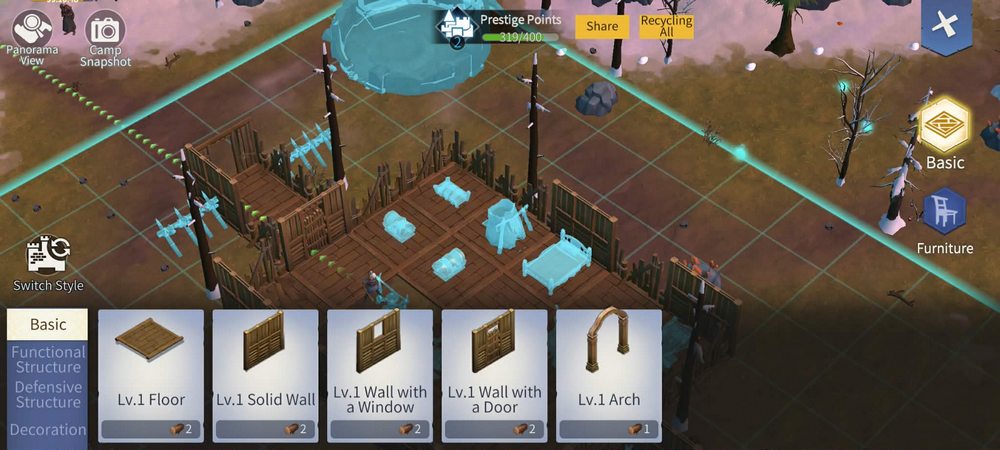Open the Decoration tab
Viewport: 1000px width, 450px height.
pos(47,430)
